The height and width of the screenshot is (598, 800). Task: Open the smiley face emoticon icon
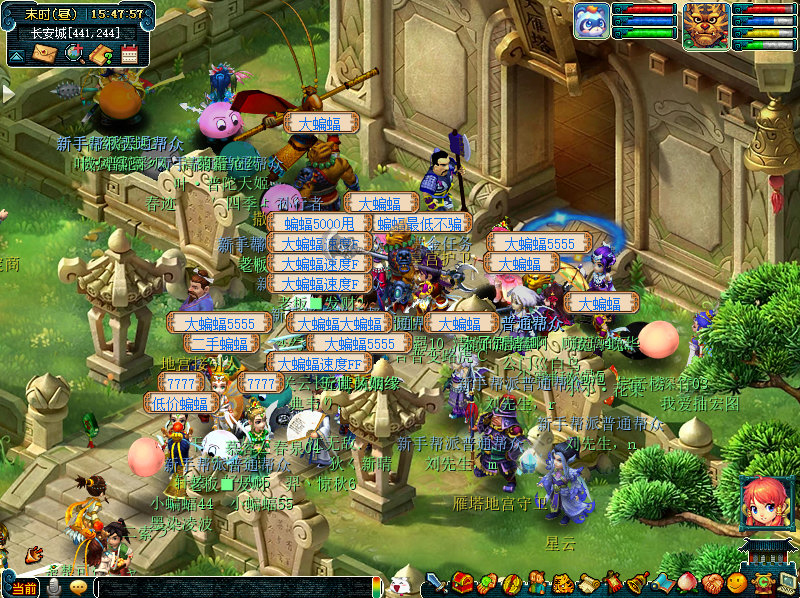point(737,582)
